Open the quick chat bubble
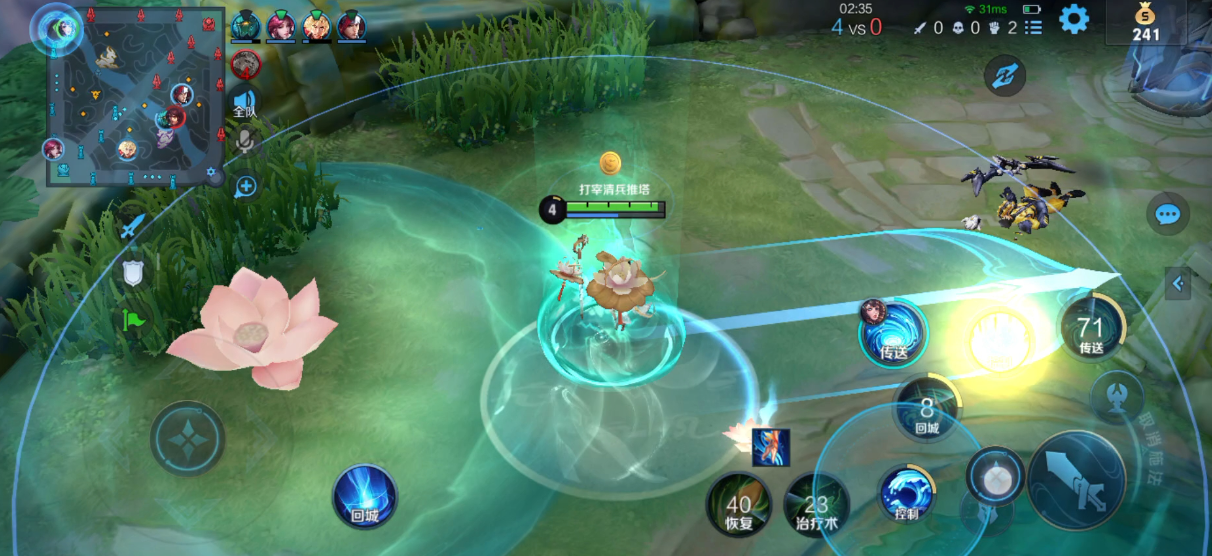Image resolution: width=1212 pixels, height=556 pixels. (x=1167, y=213)
